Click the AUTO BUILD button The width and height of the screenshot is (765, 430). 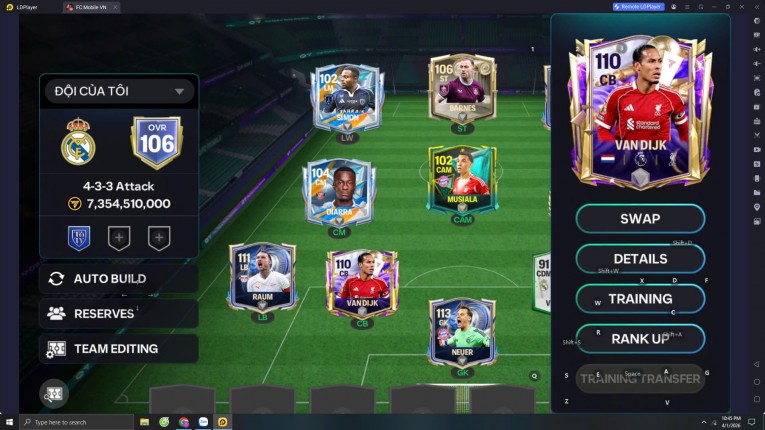119,278
